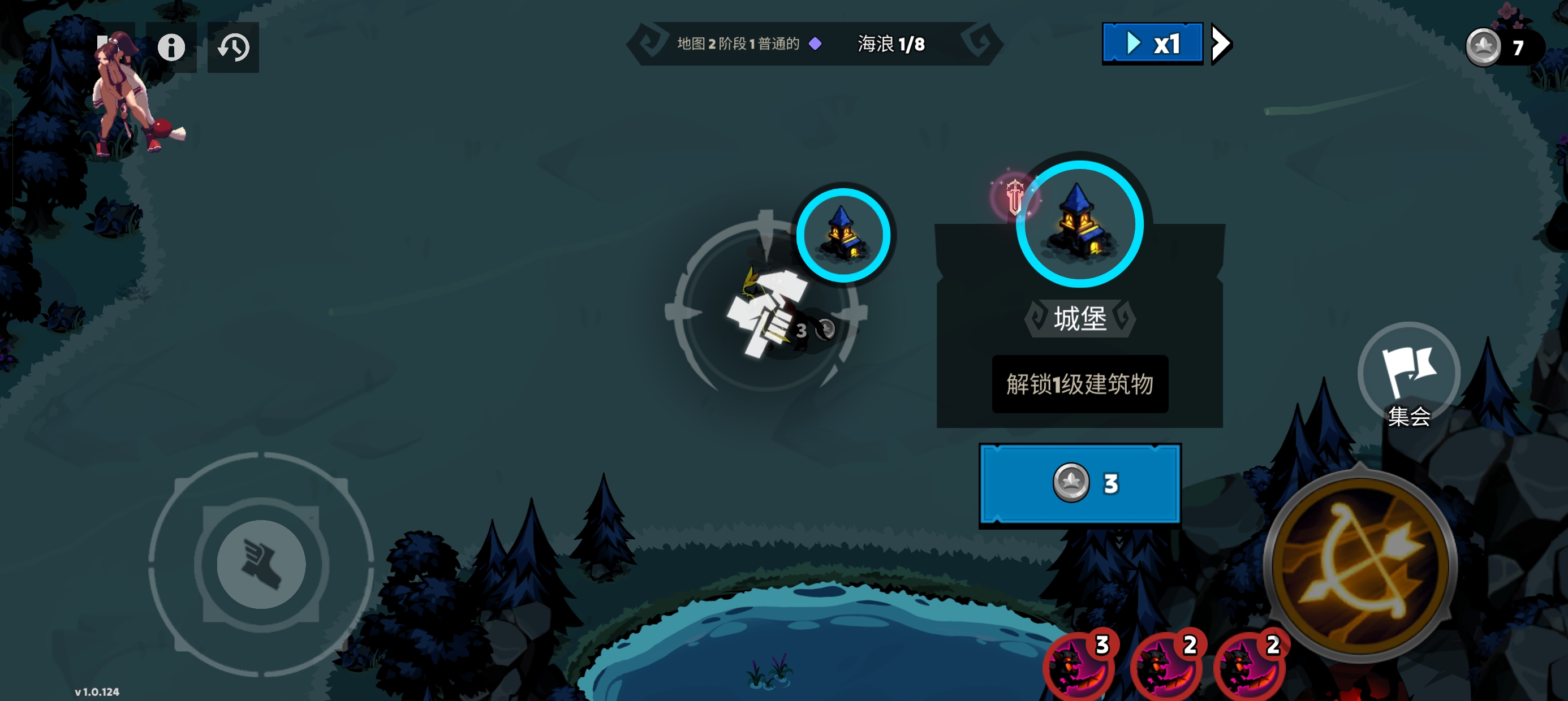Select the enemy portrait with badge 3

(x=1078, y=668)
